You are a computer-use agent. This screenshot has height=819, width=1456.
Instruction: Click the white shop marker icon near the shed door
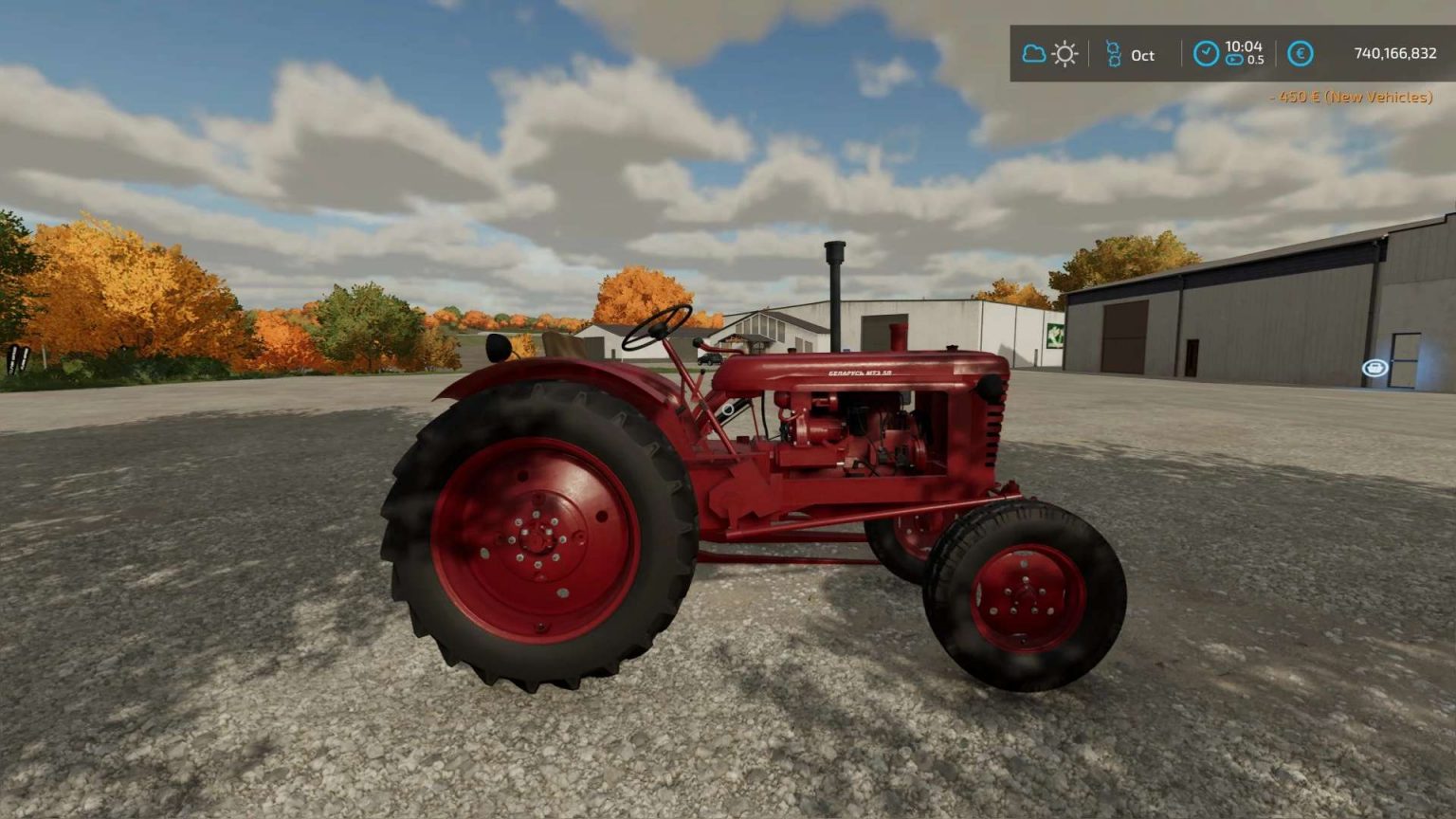click(x=1376, y=366)
